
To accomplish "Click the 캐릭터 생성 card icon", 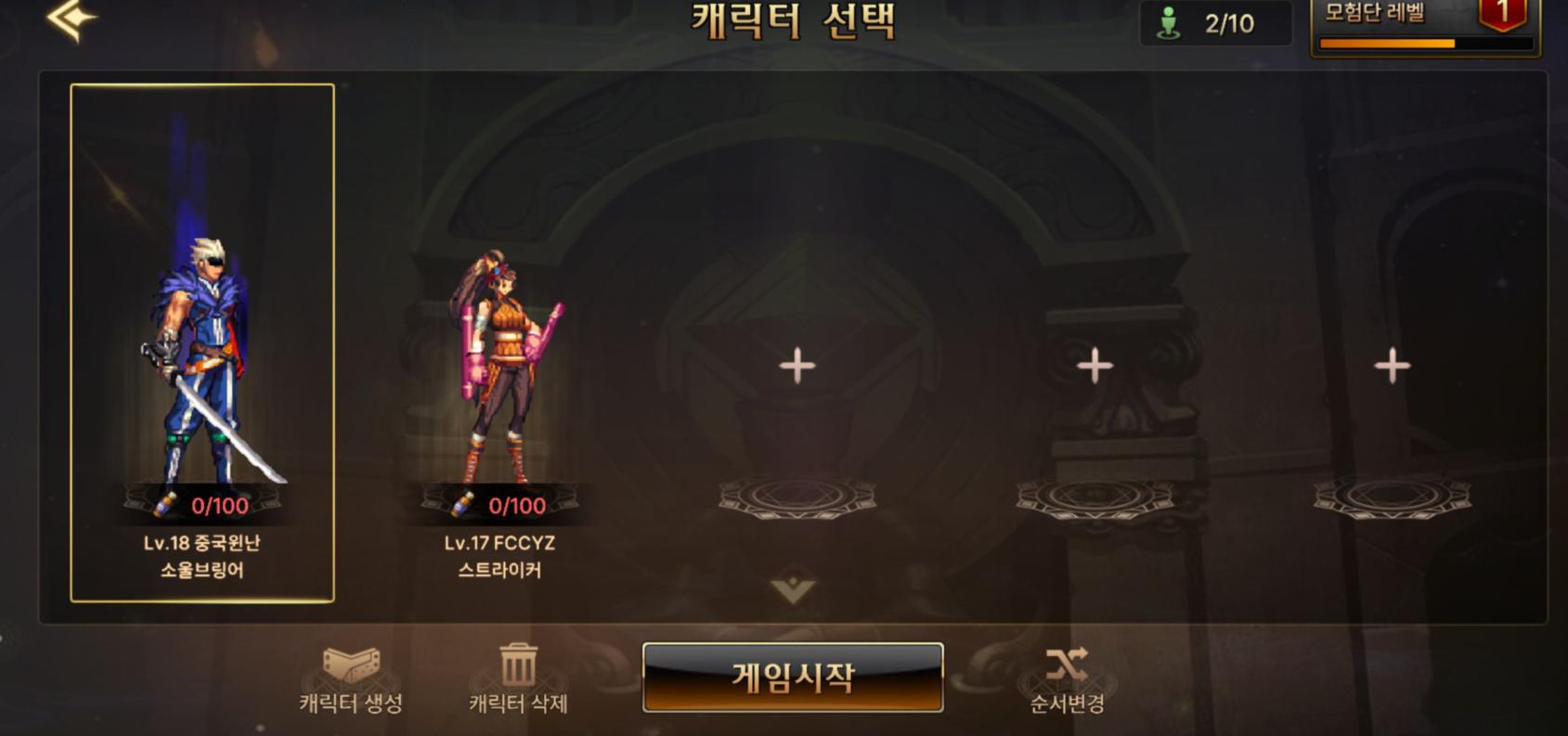I will pos(350,665).
